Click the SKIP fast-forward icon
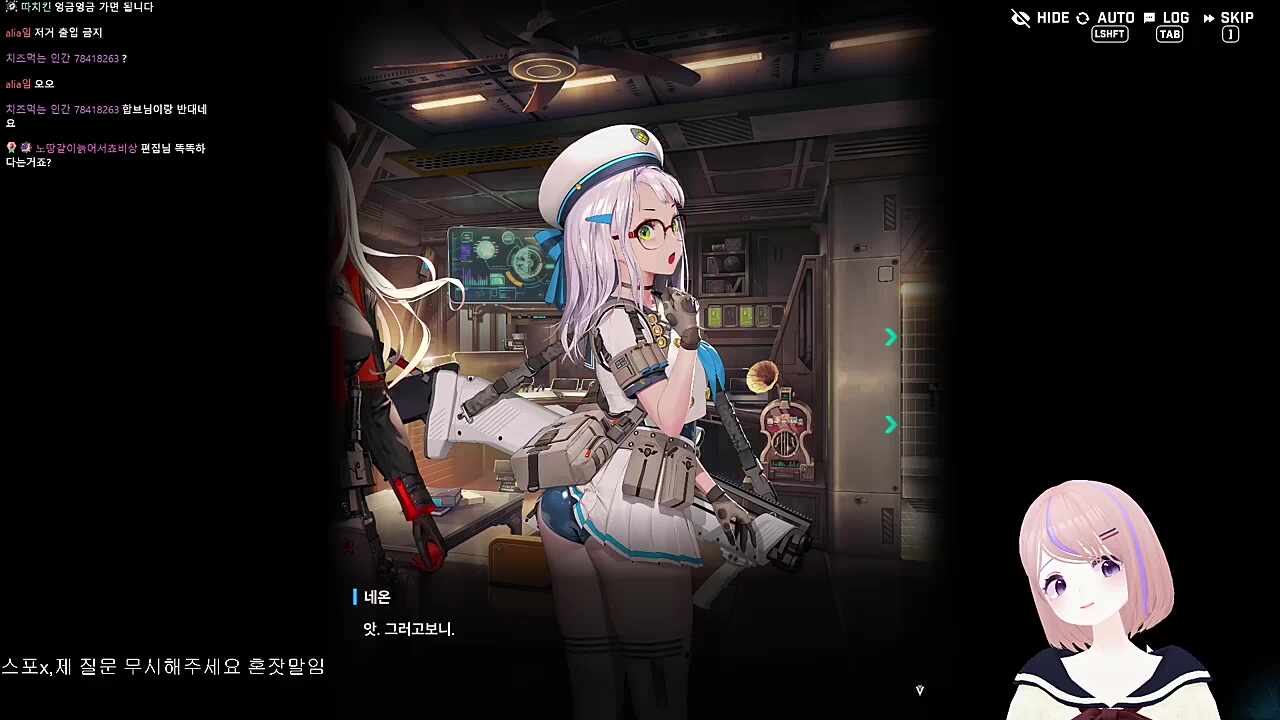1280x720 pixels. pyautogui.click(x=1211, y=17)
